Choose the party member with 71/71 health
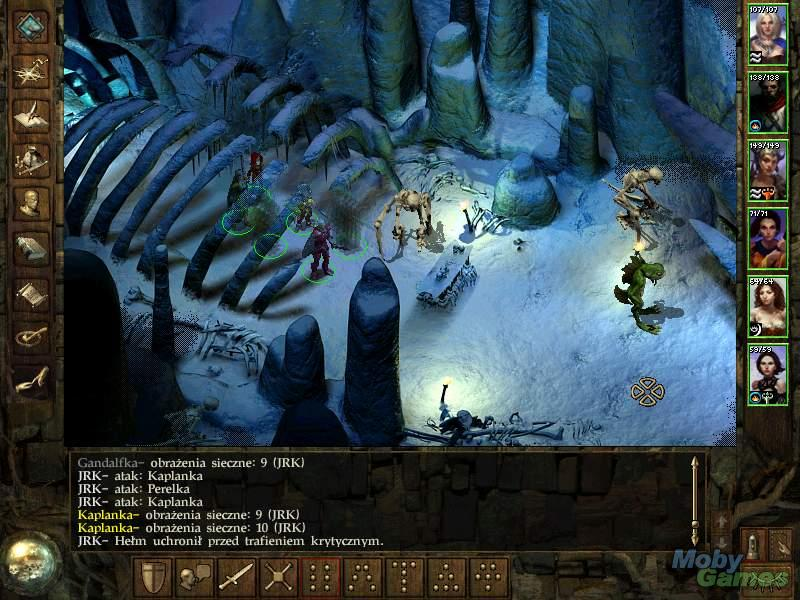 point(768,238)
